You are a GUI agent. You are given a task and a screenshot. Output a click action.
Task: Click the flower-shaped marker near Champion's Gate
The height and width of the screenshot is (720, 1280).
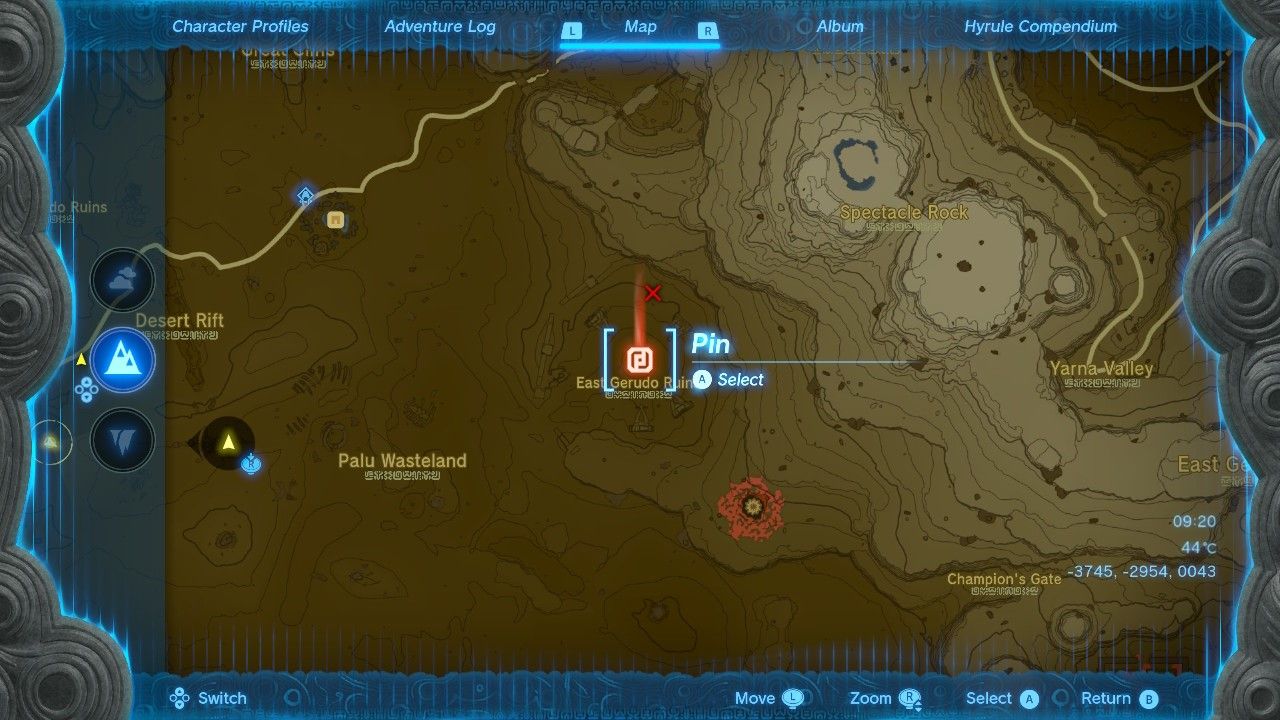[750, 508]
